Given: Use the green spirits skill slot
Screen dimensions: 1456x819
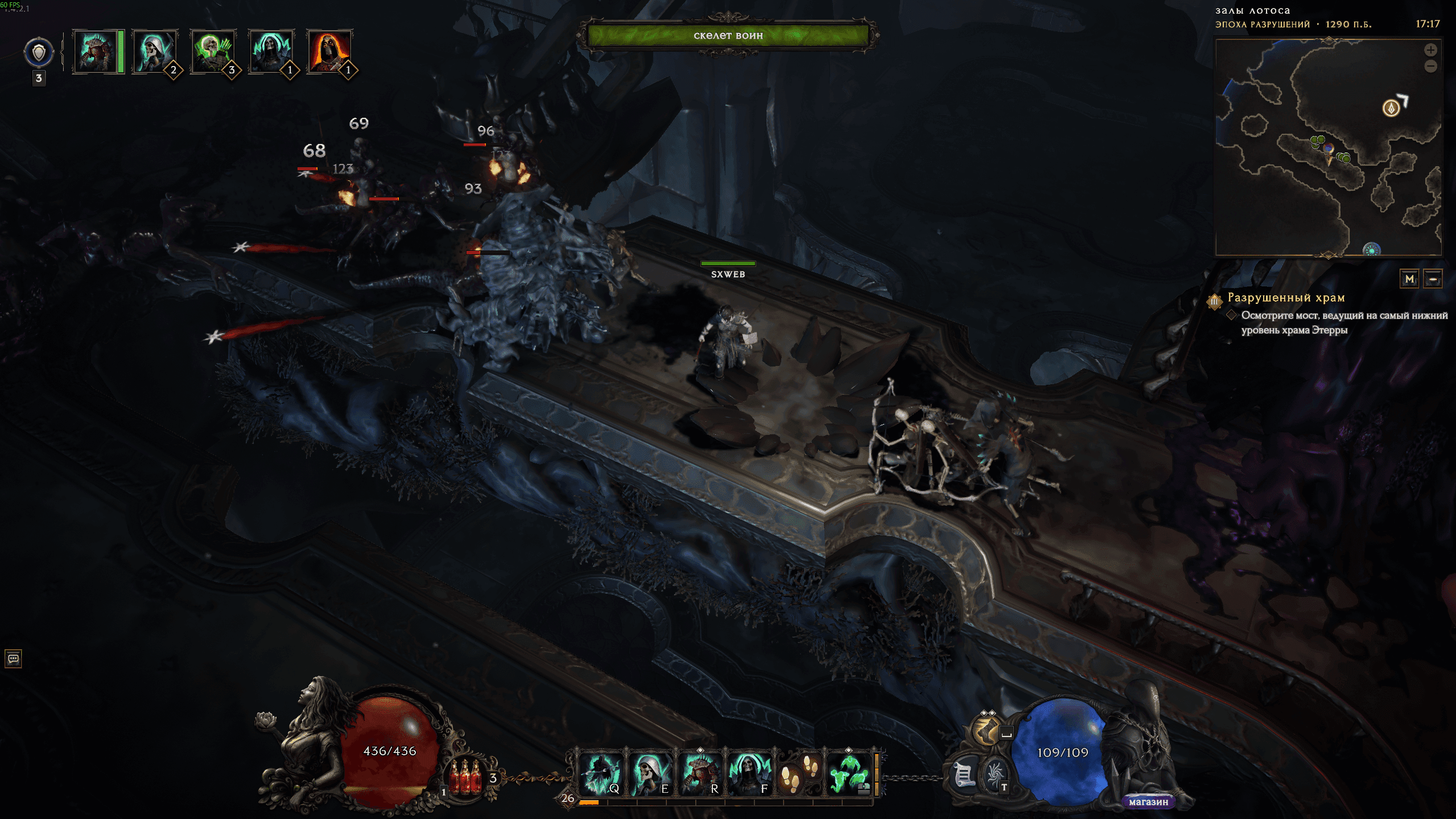Looking at the screenshot, I should coord(848,774).
